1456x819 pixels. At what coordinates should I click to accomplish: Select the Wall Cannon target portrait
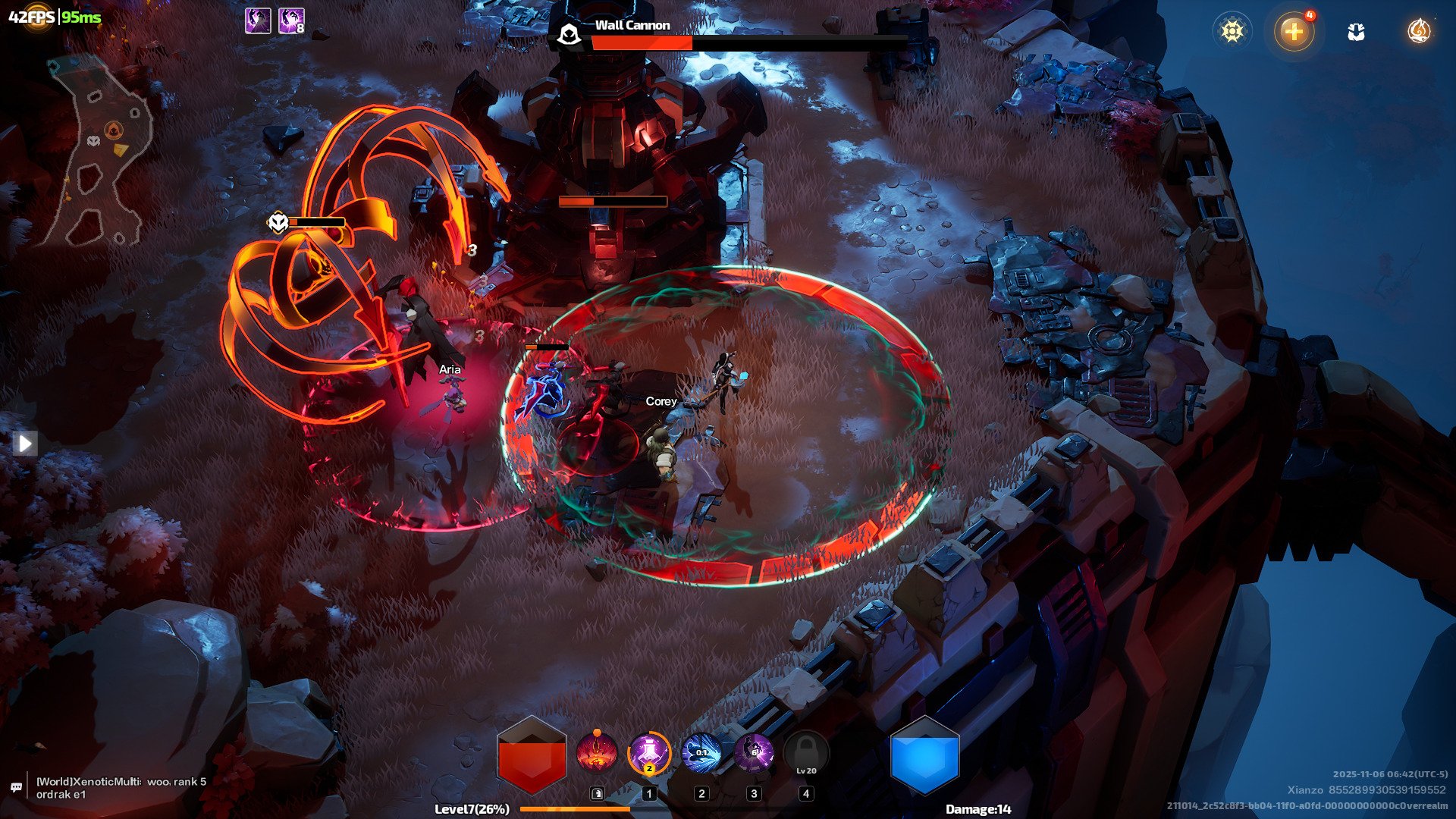[x=569, y=34]
